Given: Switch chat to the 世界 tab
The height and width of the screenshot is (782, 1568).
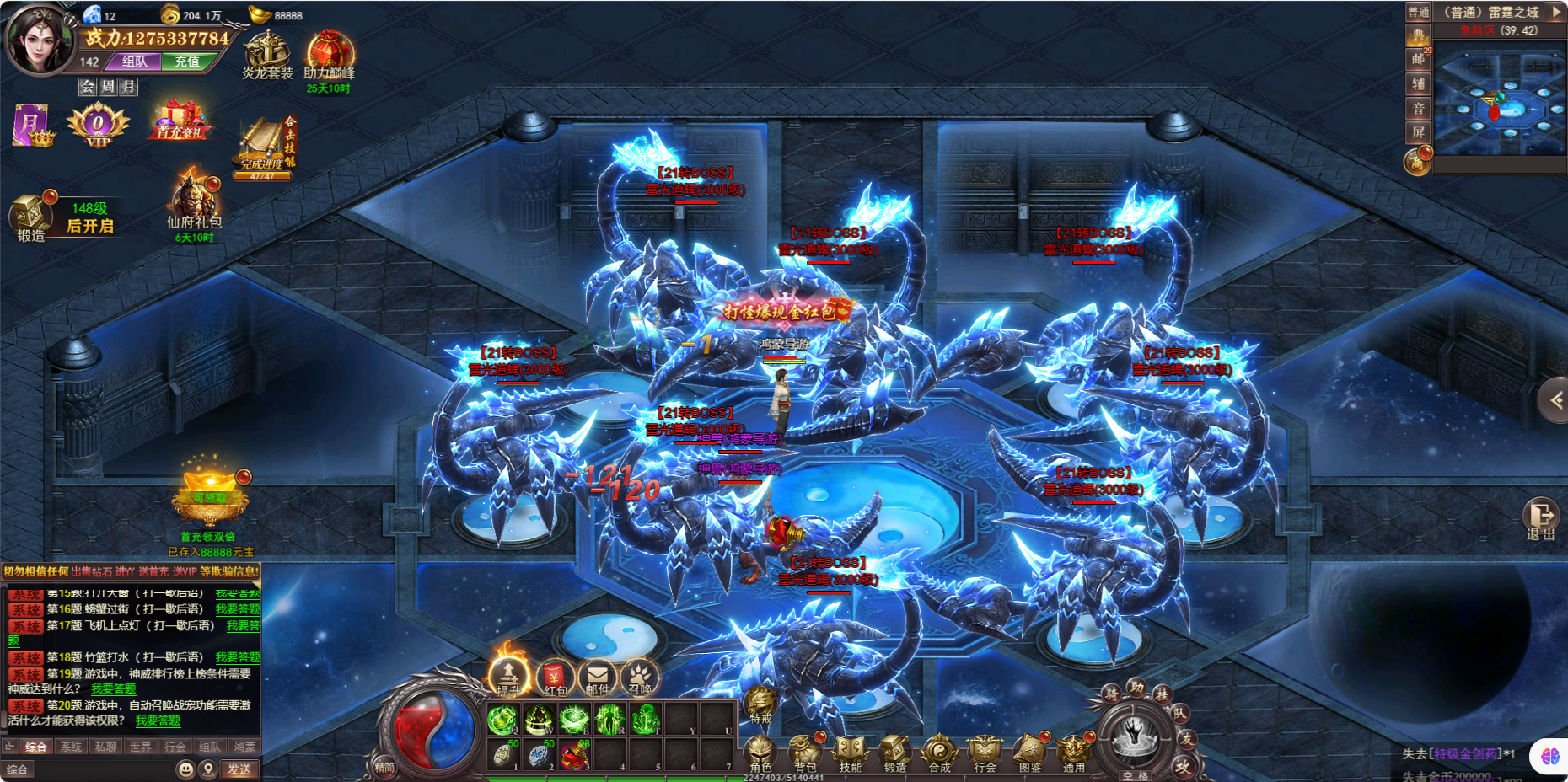Looking at the screenshot, I should click(141, 747).
